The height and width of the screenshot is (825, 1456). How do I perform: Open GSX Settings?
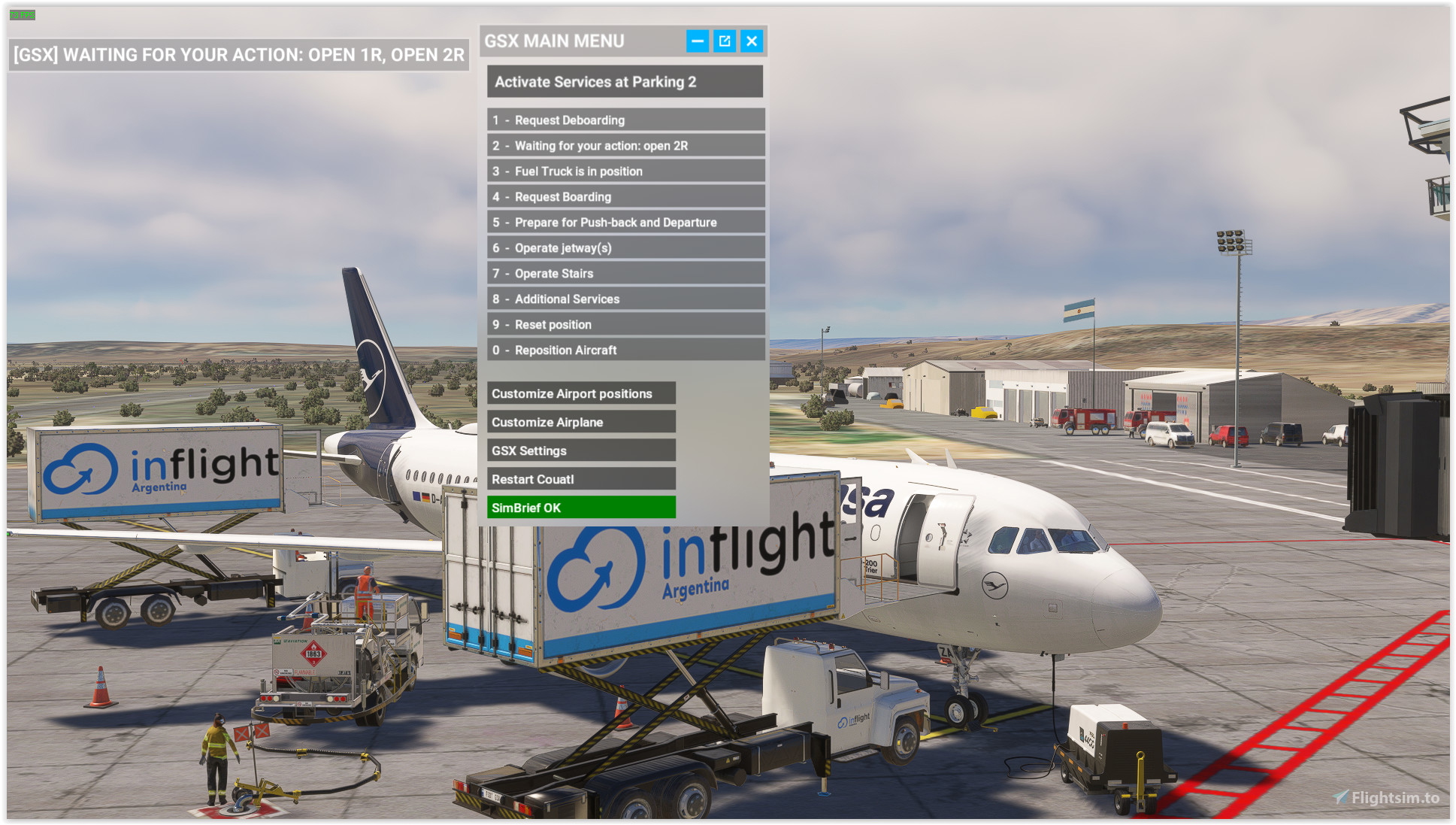(x=581, y=450)
